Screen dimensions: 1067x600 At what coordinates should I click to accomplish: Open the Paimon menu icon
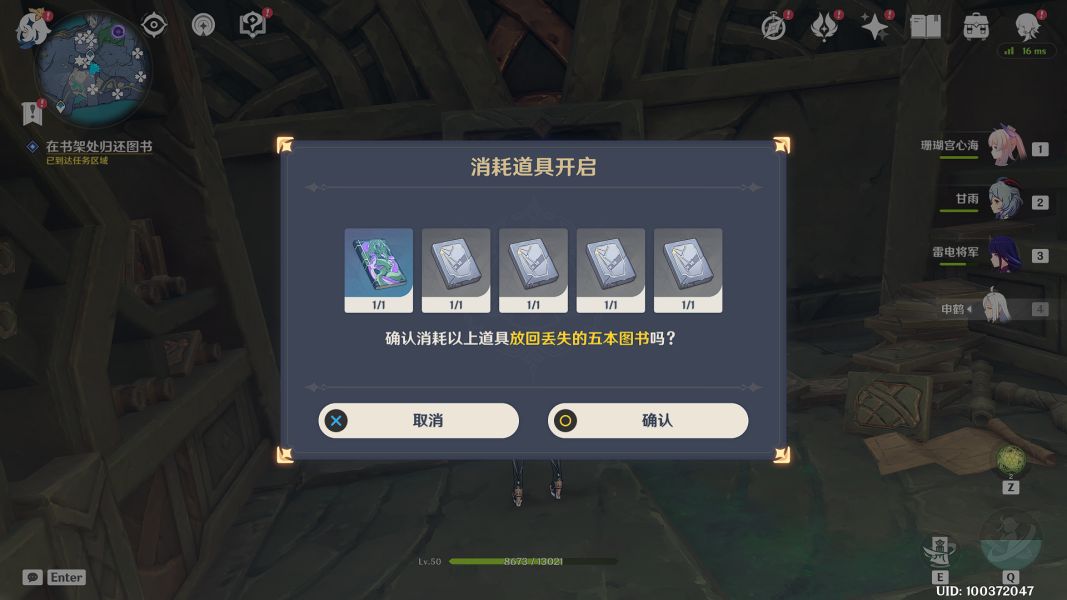32,28
